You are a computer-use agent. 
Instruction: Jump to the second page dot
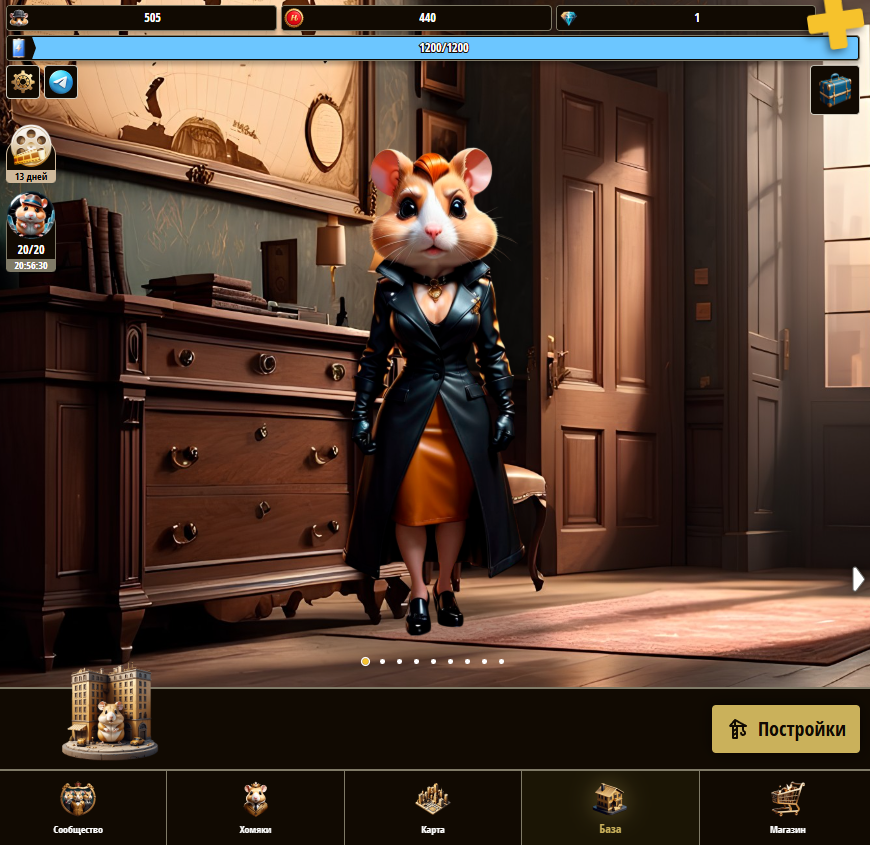click(382, 661)
